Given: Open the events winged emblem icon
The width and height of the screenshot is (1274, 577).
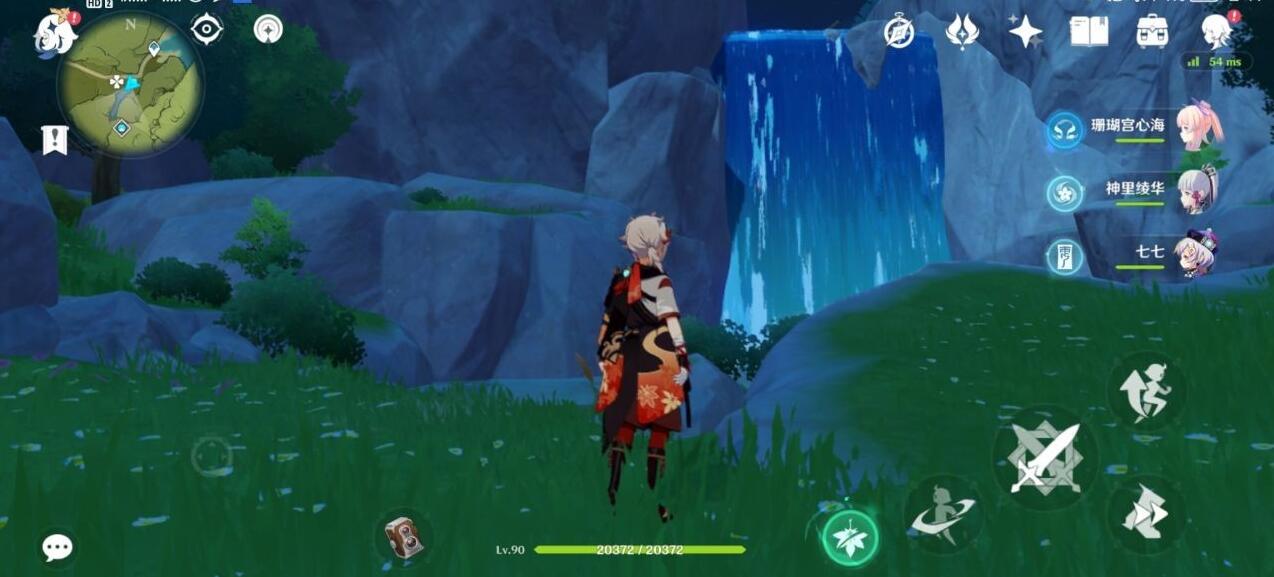Looking at the screenshot, I should tap(961, 32).
